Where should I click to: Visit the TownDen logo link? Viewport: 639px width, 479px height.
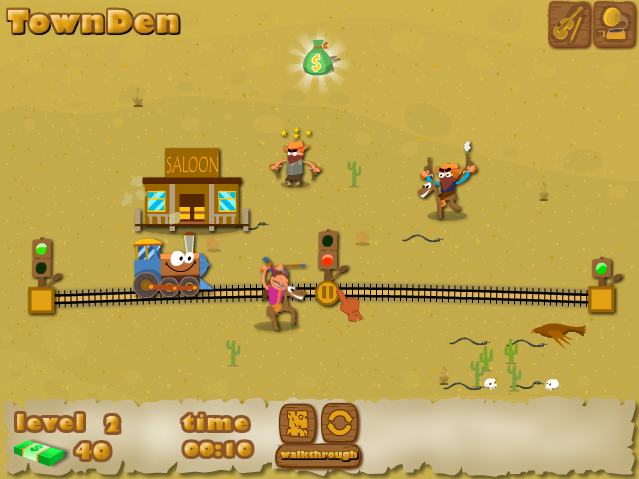pos(95,22)
